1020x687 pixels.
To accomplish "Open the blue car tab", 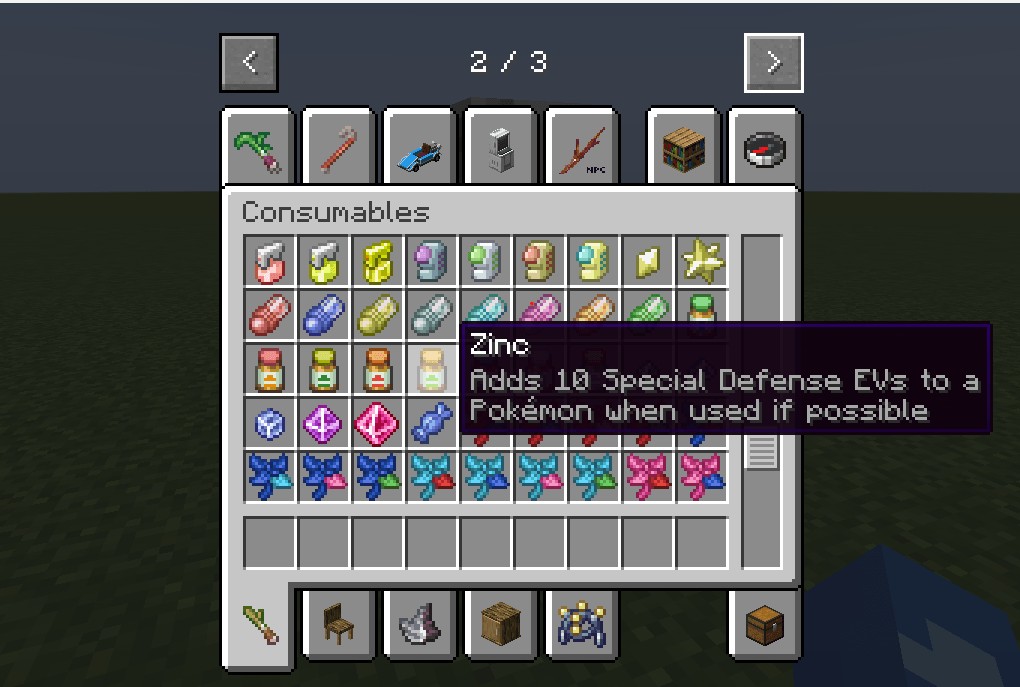I will pyautogui.click(x=421, y=148).
